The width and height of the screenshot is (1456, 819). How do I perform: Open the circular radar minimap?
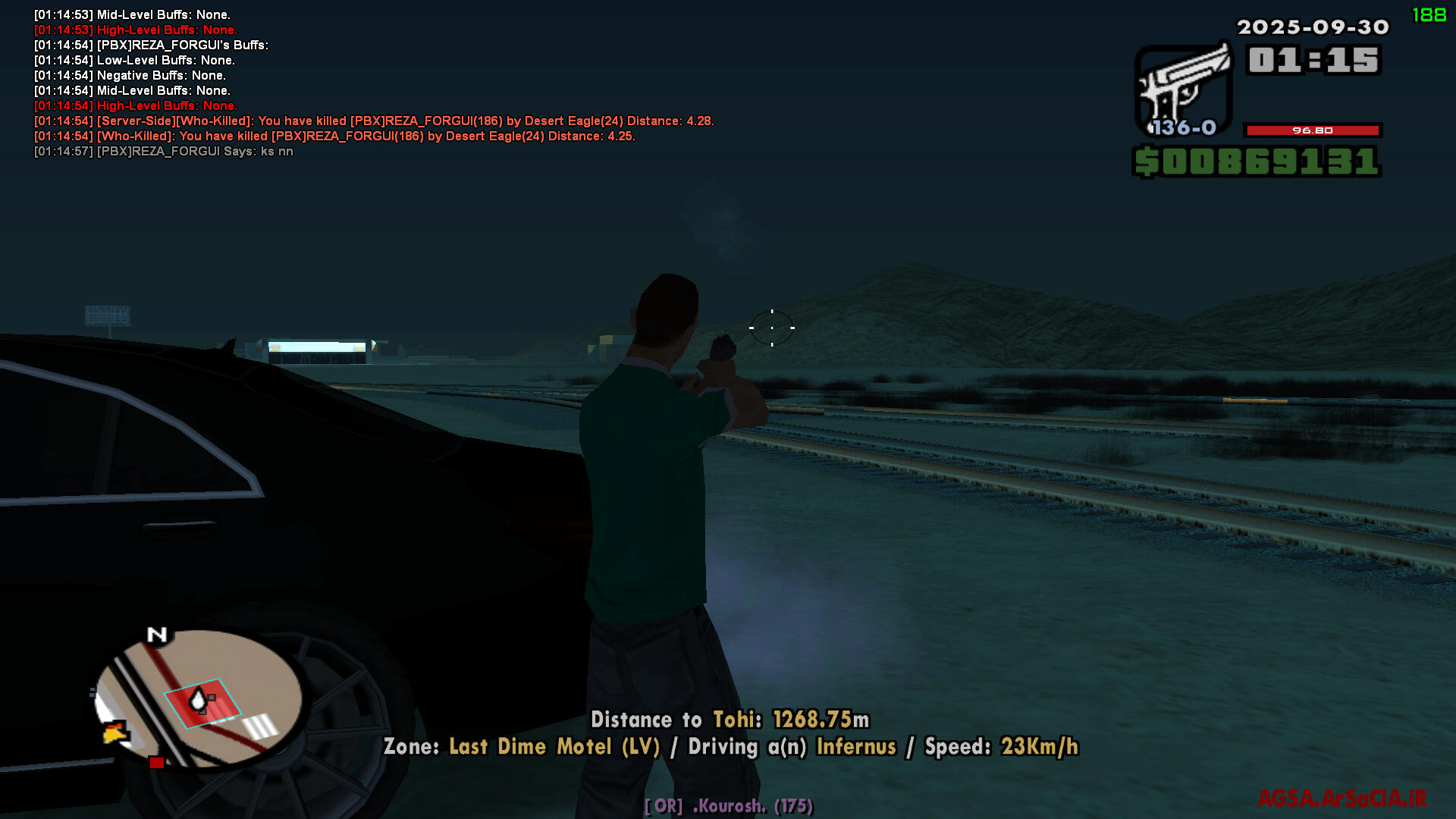[x=199, y=698]
